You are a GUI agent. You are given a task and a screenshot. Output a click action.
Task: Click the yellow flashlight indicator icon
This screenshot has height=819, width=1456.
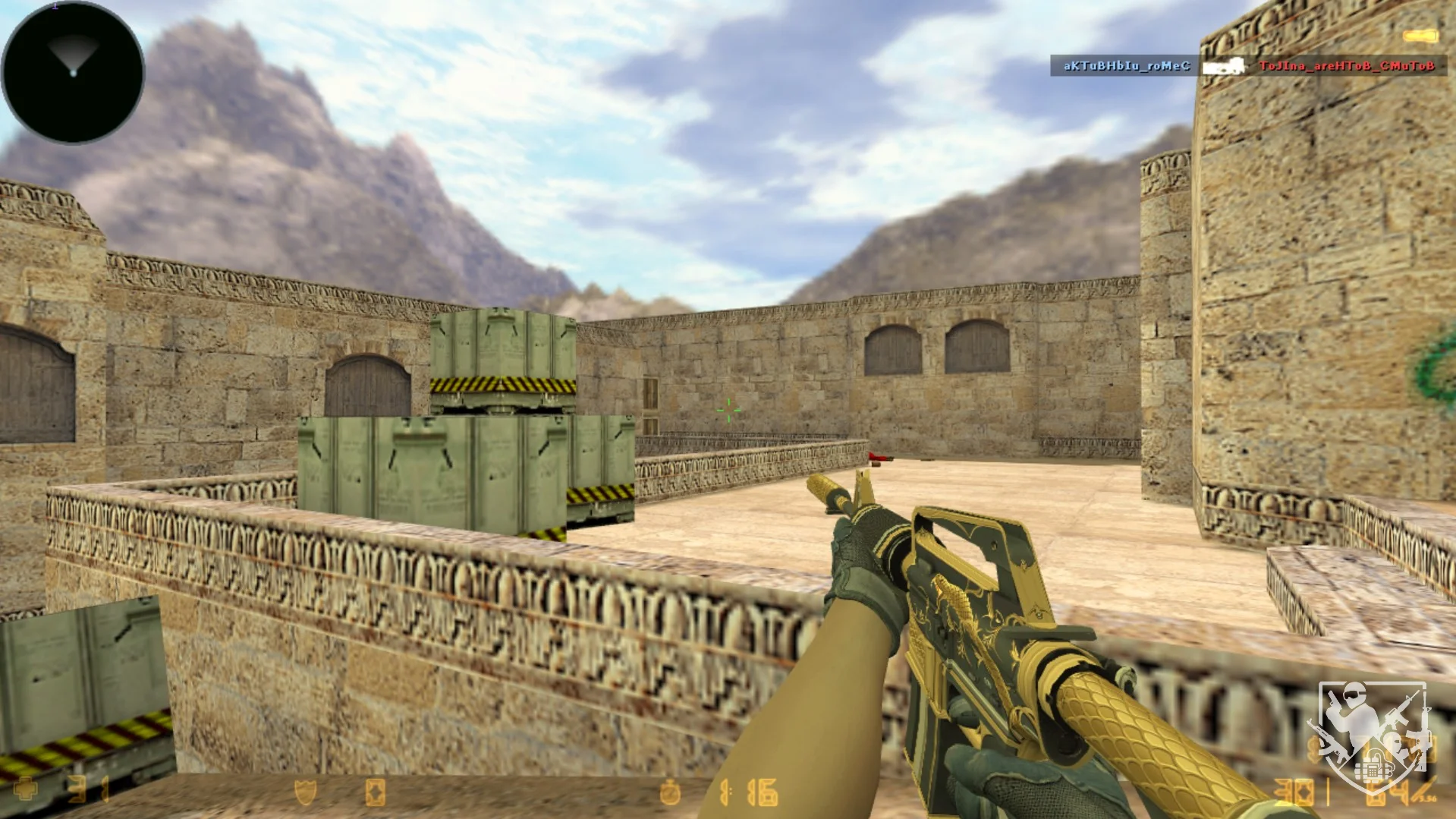point(1420,36)
